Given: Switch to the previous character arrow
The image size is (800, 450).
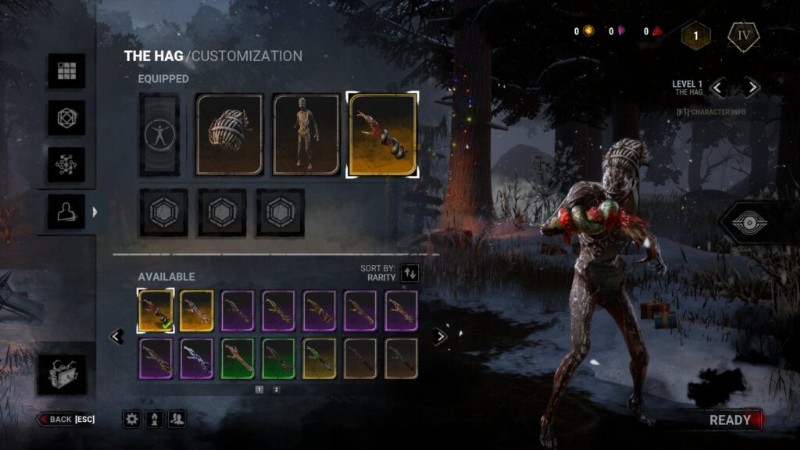Looking at the screenshot, I should click(717, 88).
